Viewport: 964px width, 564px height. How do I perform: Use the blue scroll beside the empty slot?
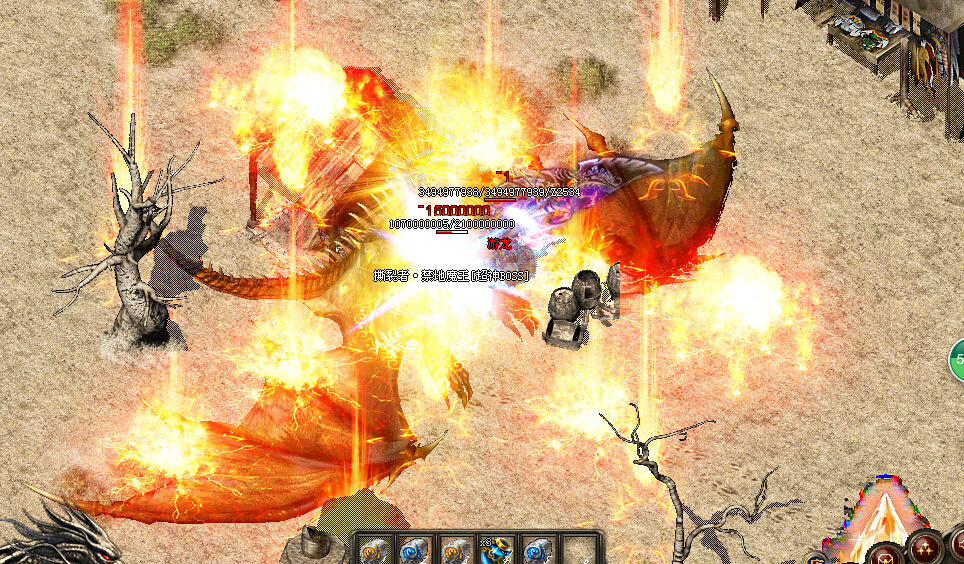[538, 549]
